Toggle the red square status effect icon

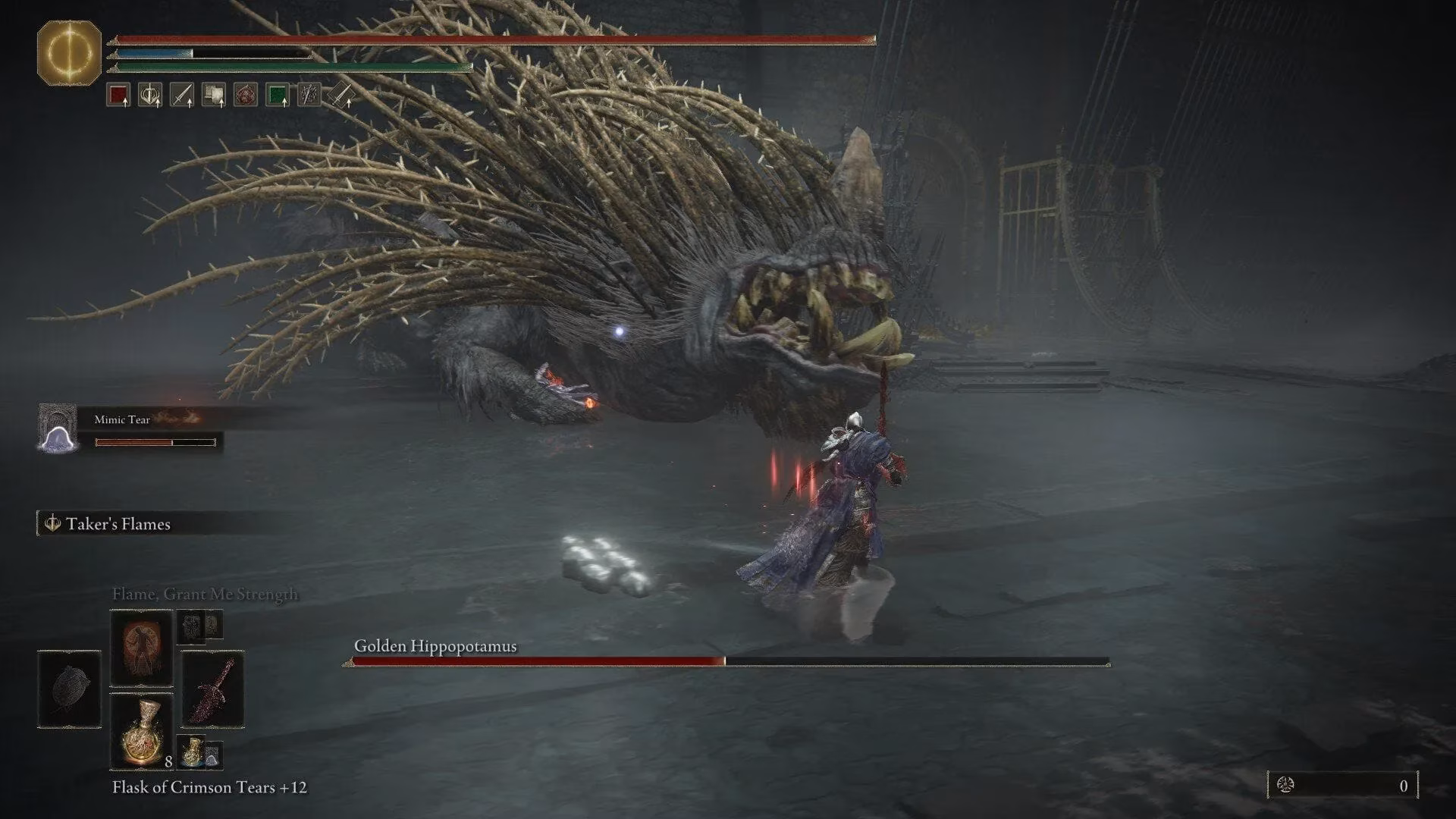point(118,93)
